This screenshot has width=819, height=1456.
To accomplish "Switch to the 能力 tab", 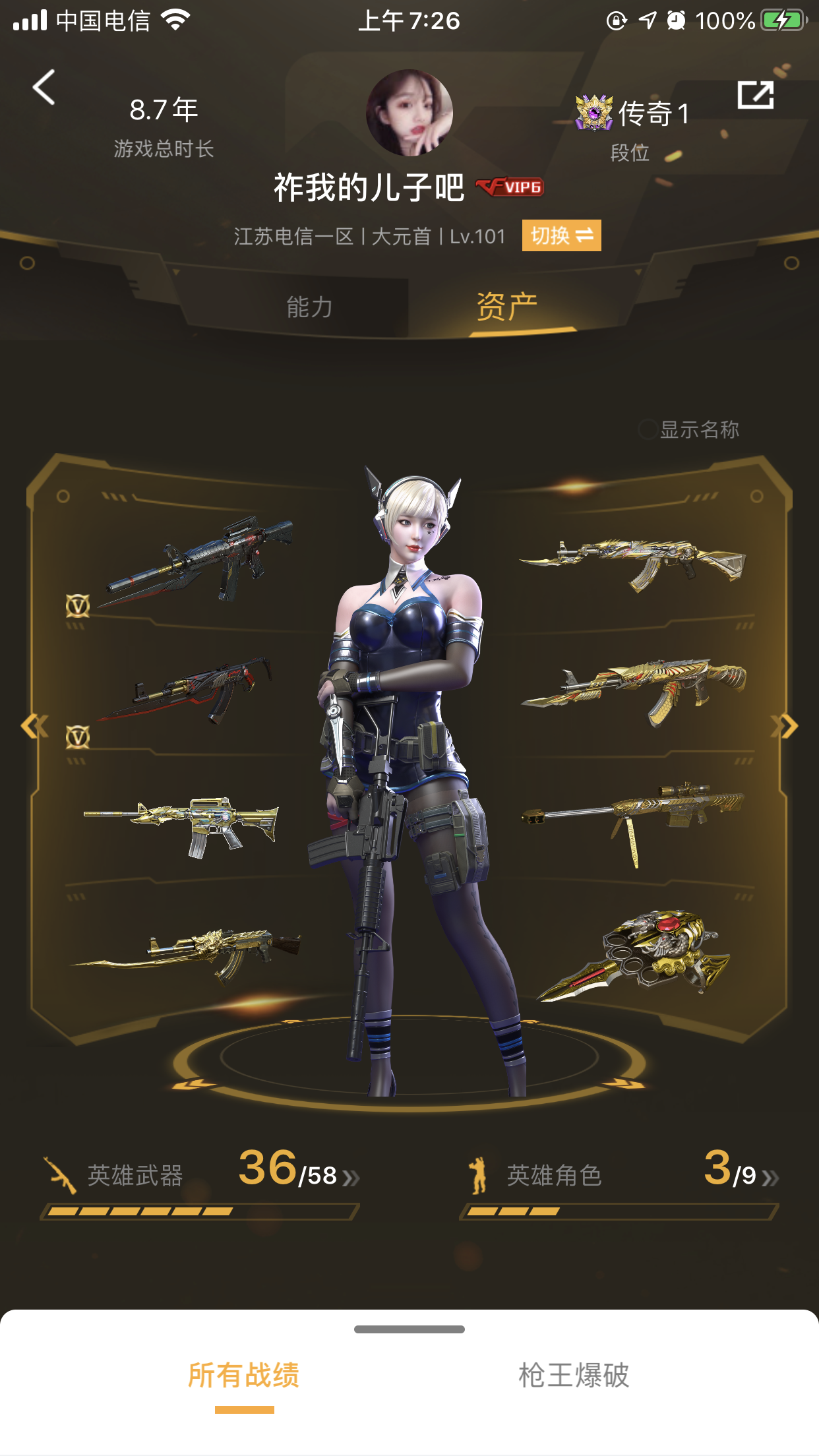I will [309, 307].
